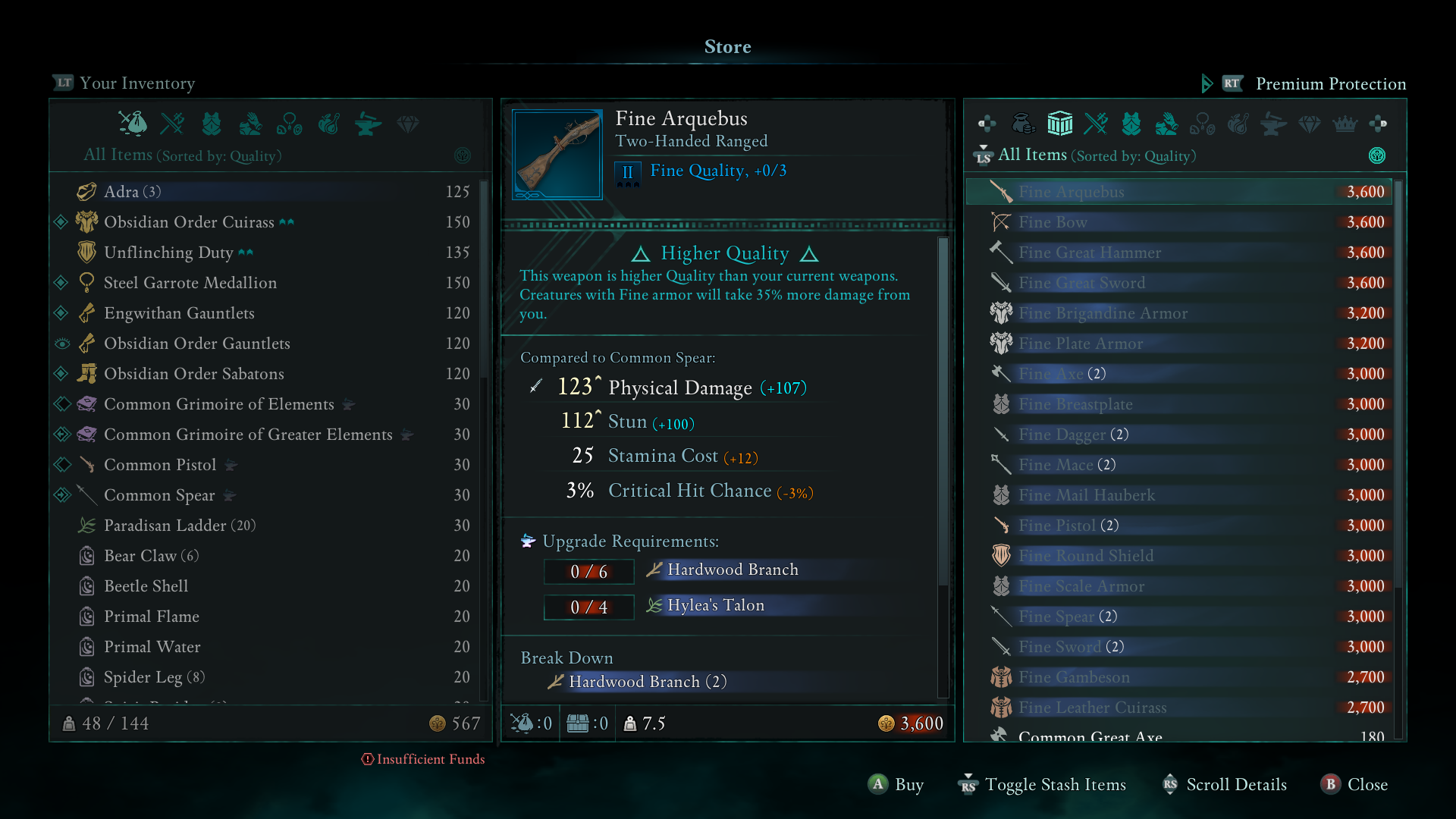Image resolution: width=1456 pixels, height=819 pixels.
Task: Select the handwear filter in your inventory
Action: (250, 124)
